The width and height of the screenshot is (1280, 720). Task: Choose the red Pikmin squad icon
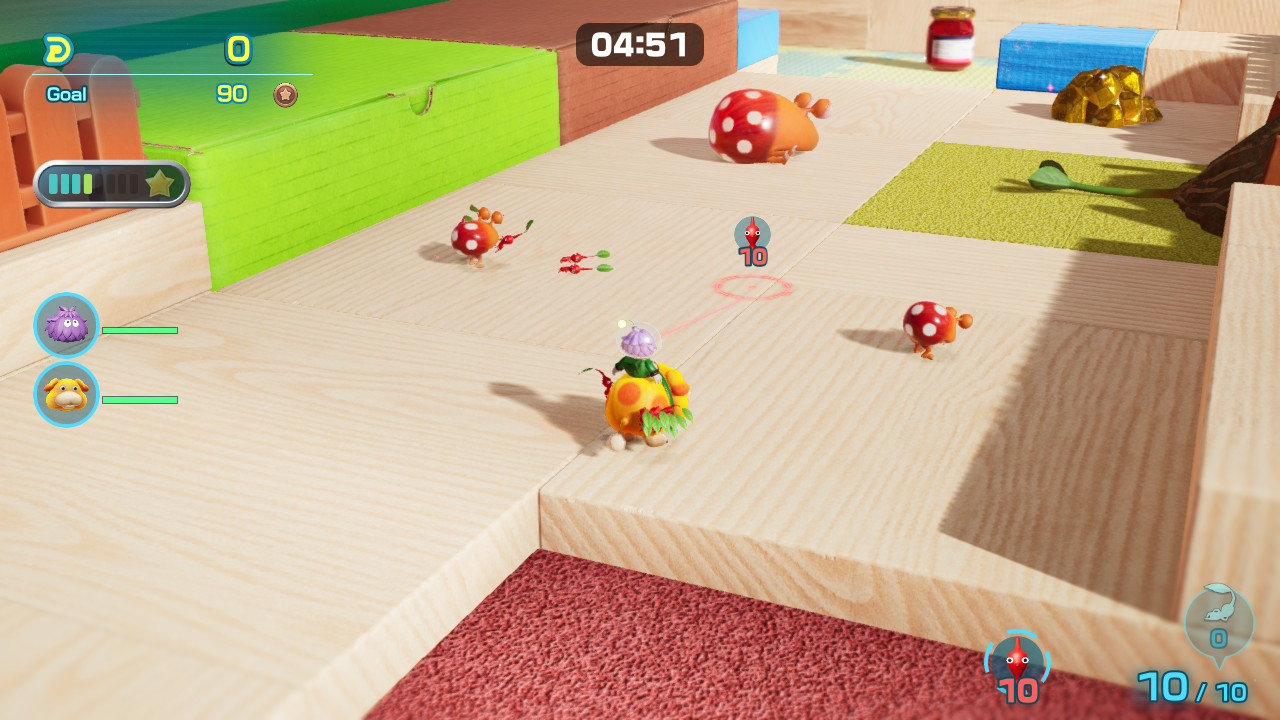point(1017,661)
